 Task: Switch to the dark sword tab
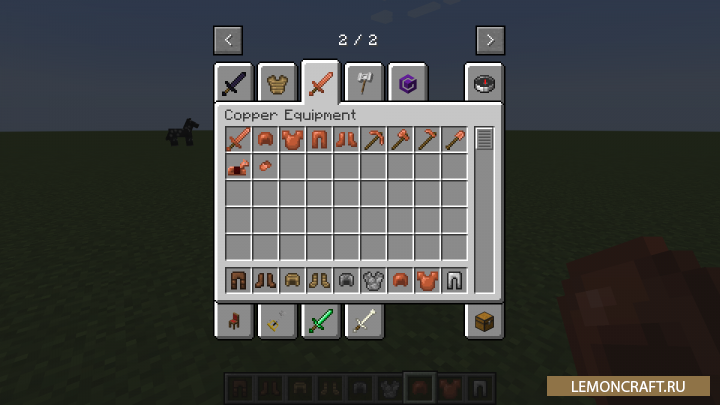click(233, 83)
